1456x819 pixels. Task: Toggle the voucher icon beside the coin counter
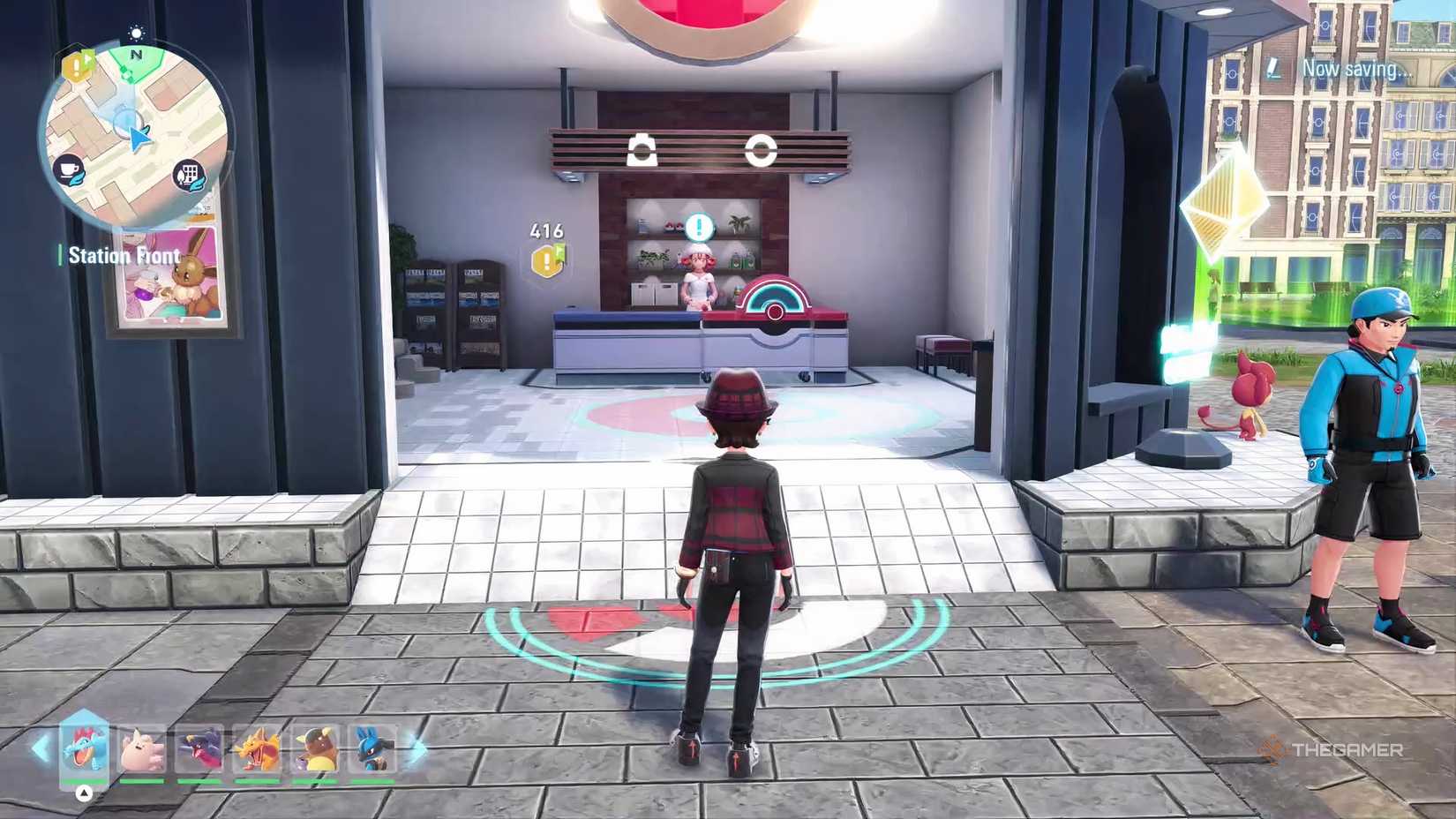pos(561,252)
